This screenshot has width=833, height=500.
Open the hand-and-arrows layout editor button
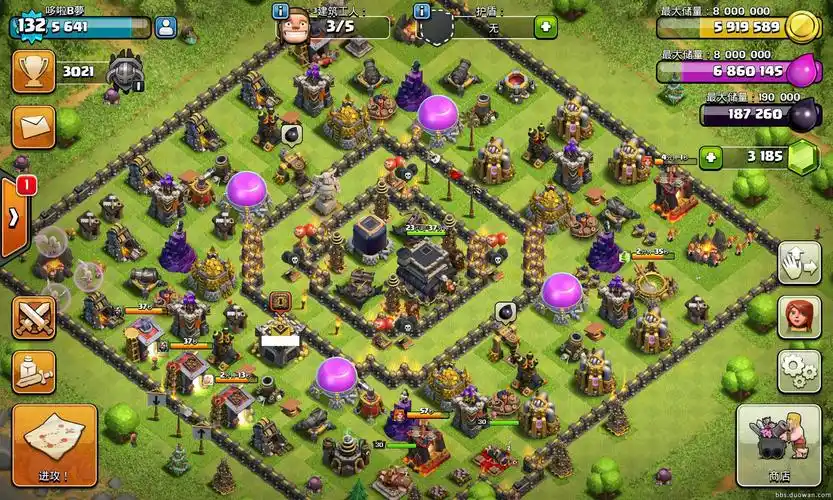coord(799,263)
